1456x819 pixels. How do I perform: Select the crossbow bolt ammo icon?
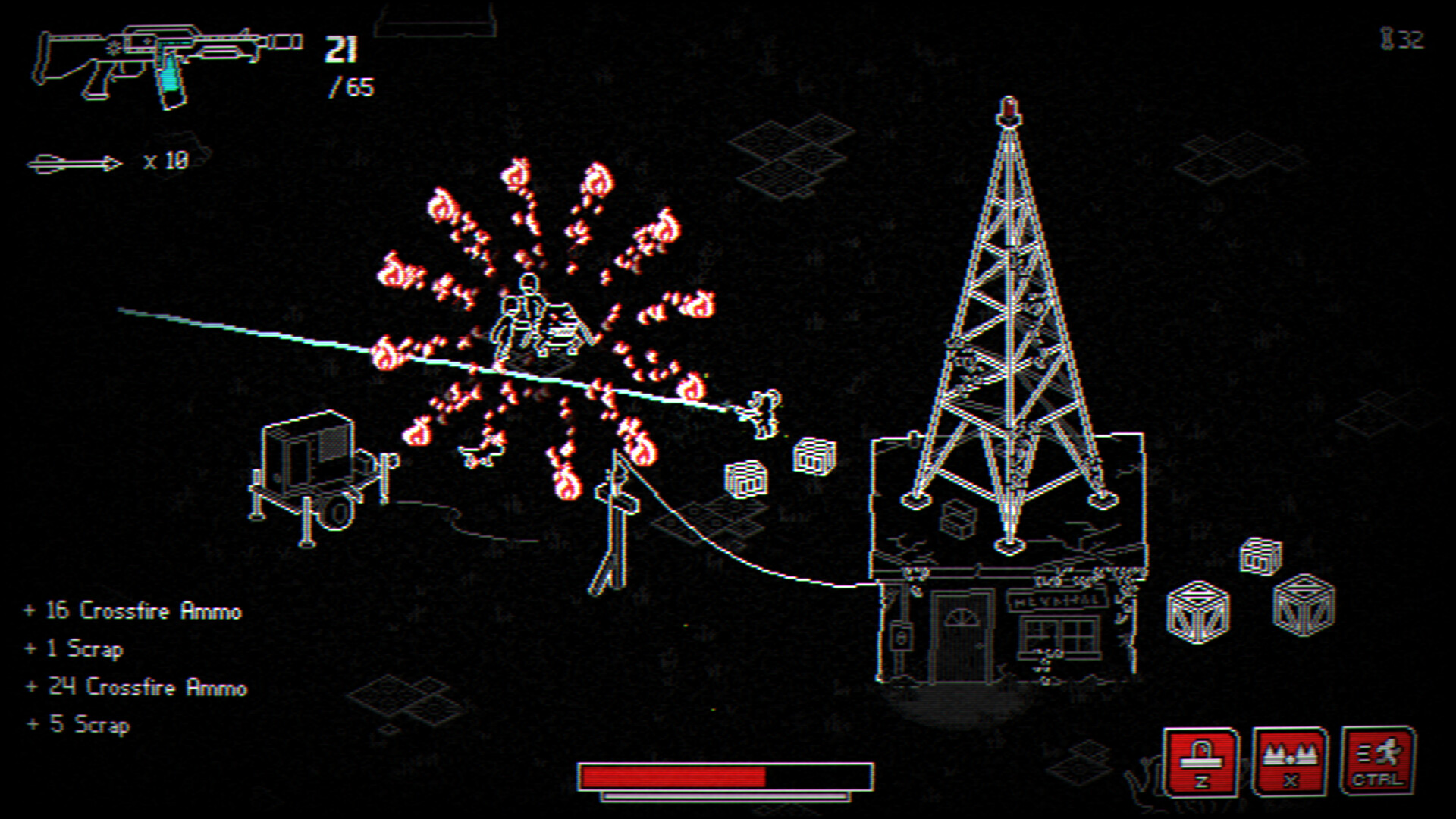coord(76,162)
